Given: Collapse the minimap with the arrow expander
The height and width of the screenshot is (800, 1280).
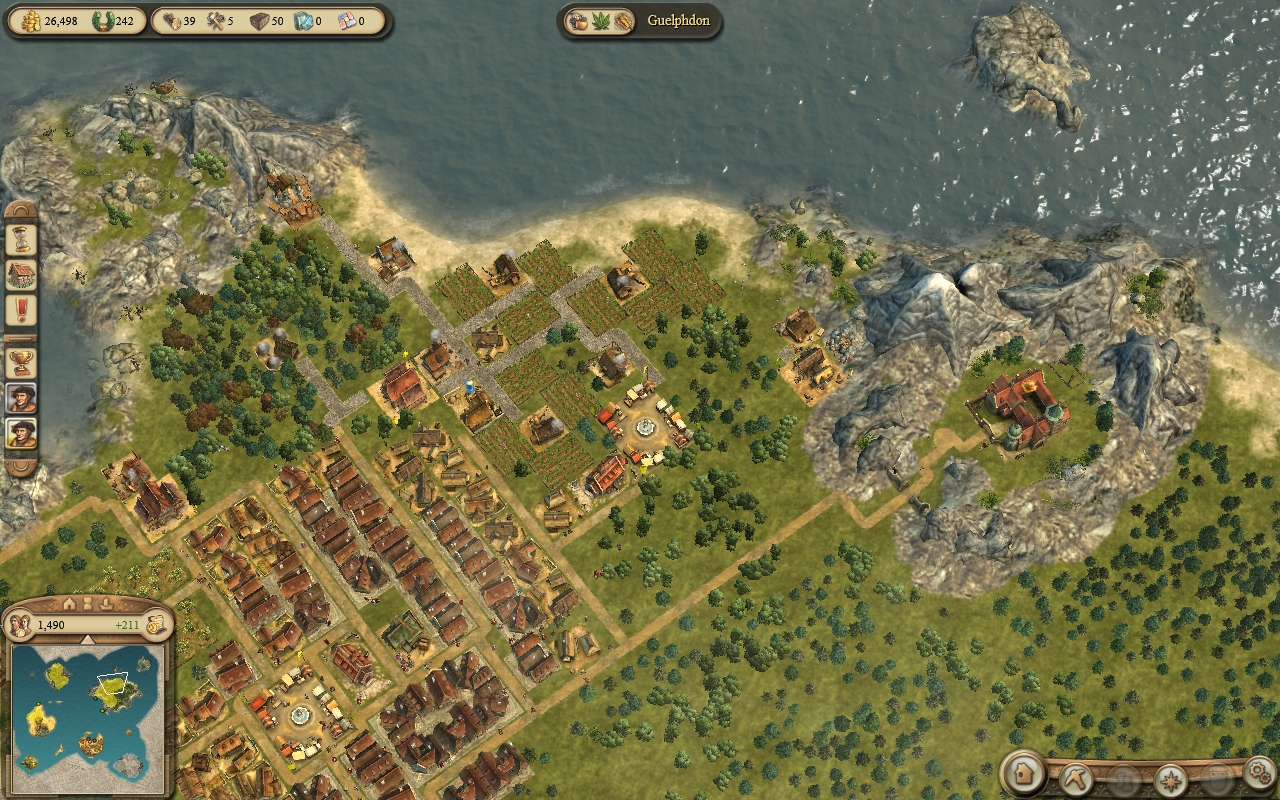Looking at the screenshot, I should coord(87,640).
